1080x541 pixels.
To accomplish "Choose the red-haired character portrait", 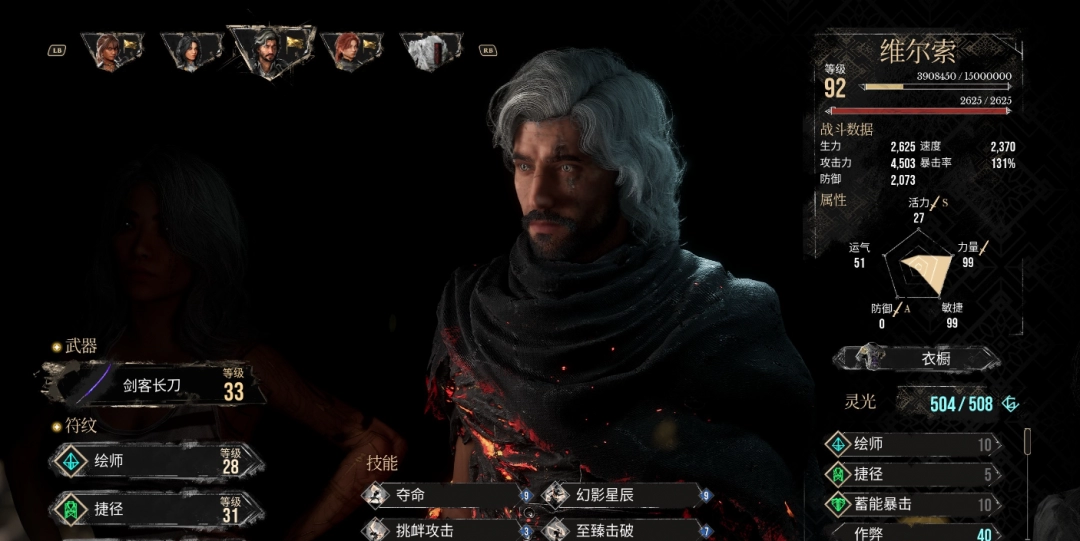I will pos(350,50).
